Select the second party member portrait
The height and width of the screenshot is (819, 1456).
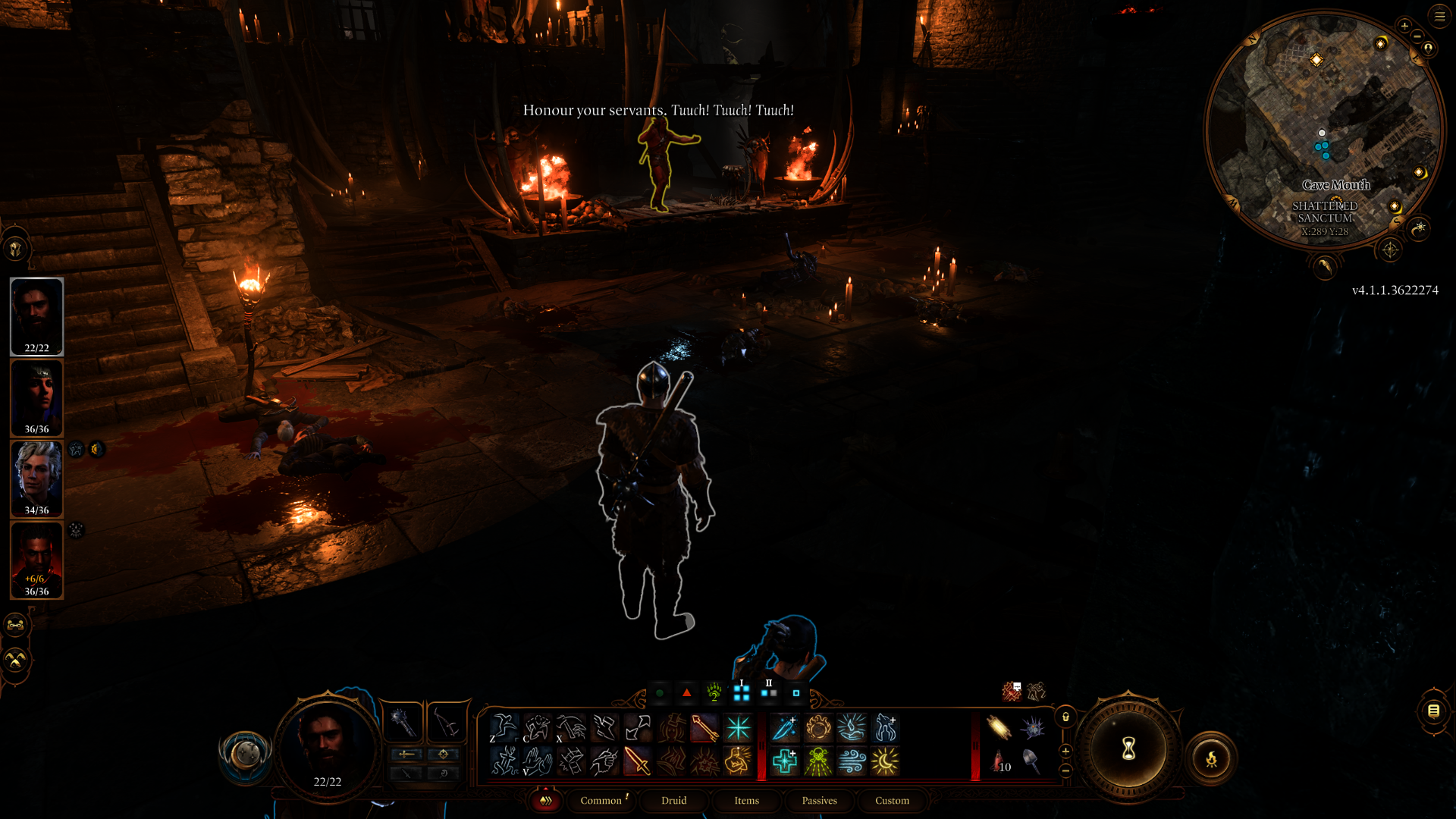coord(36,398)
